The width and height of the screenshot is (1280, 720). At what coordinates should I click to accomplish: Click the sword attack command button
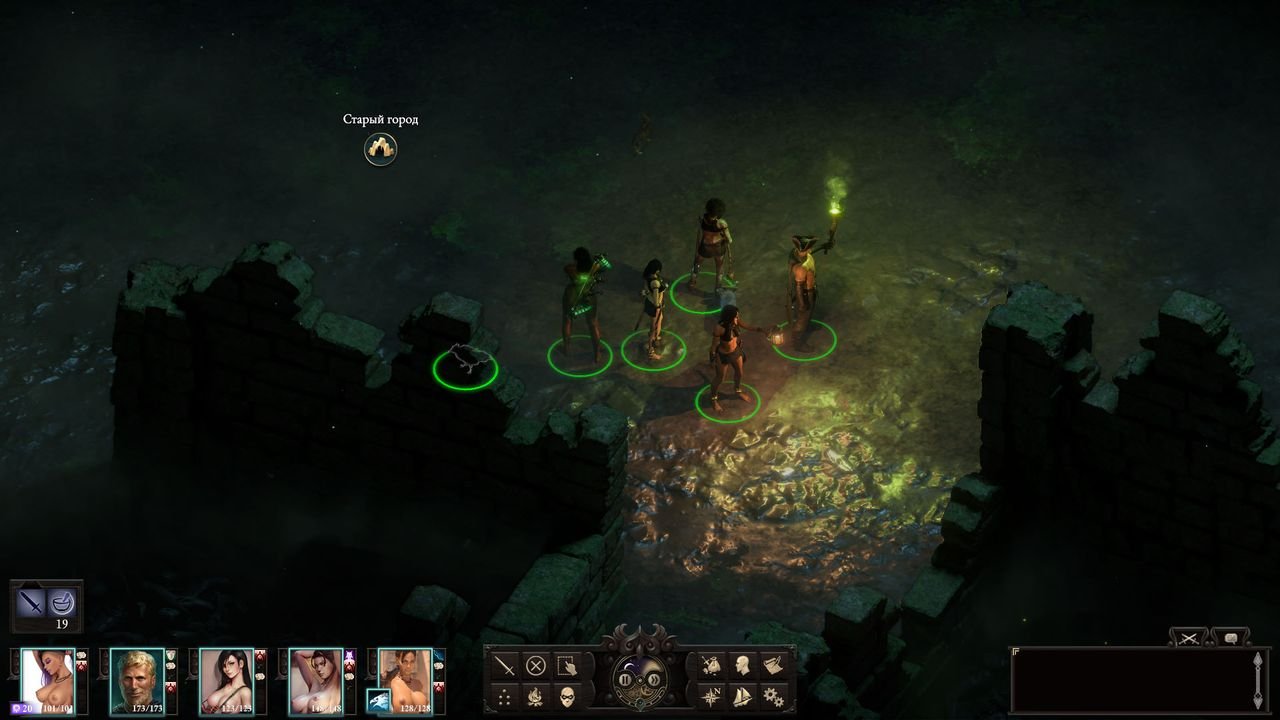coord(504,665)
